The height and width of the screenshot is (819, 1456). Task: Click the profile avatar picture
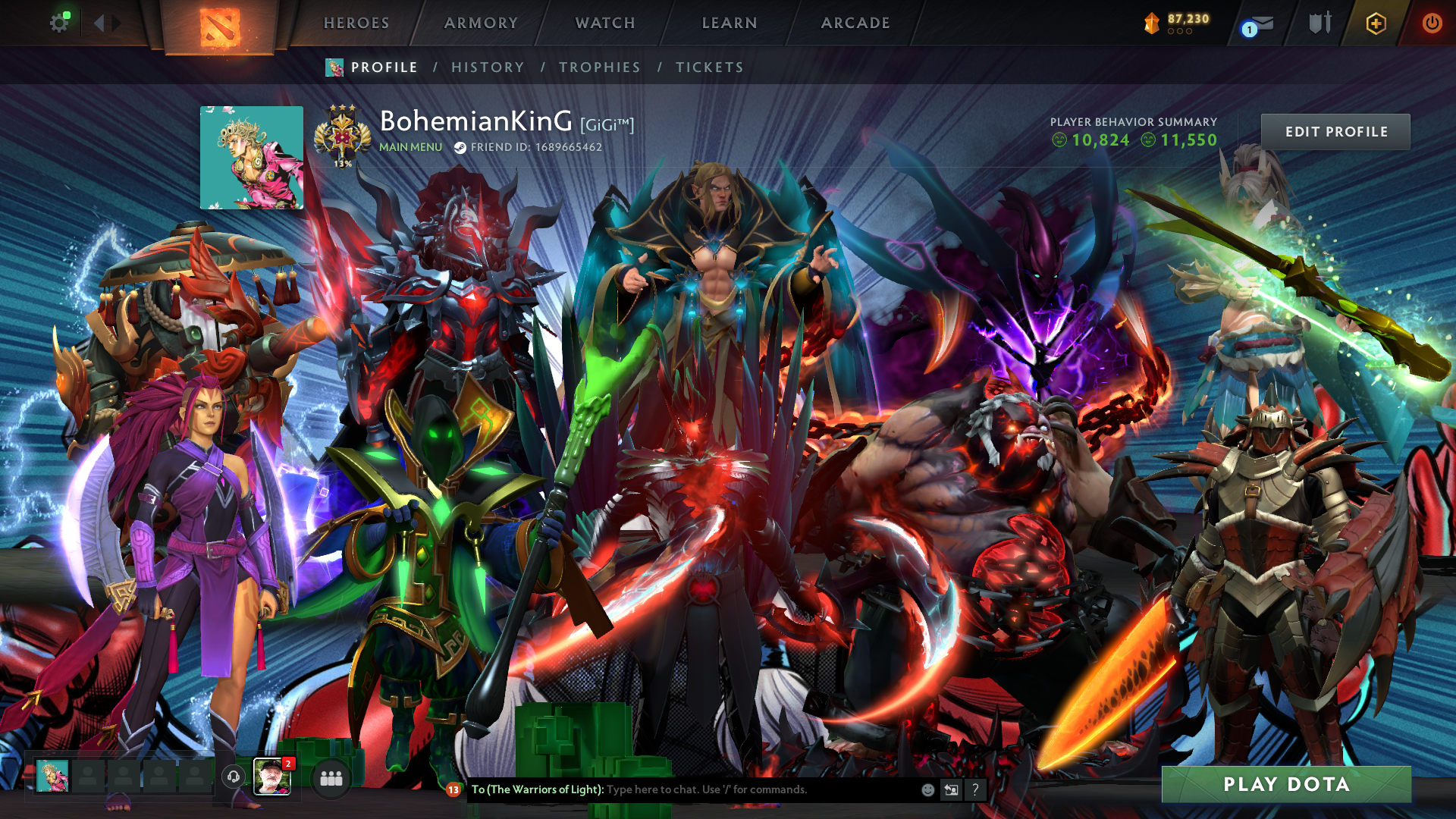coord(252,158)
